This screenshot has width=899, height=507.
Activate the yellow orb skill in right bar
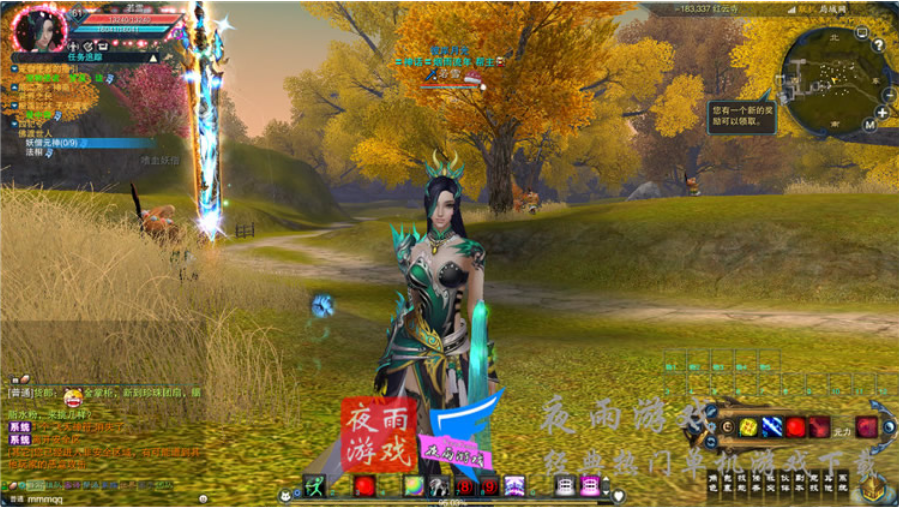pos(747,427)
